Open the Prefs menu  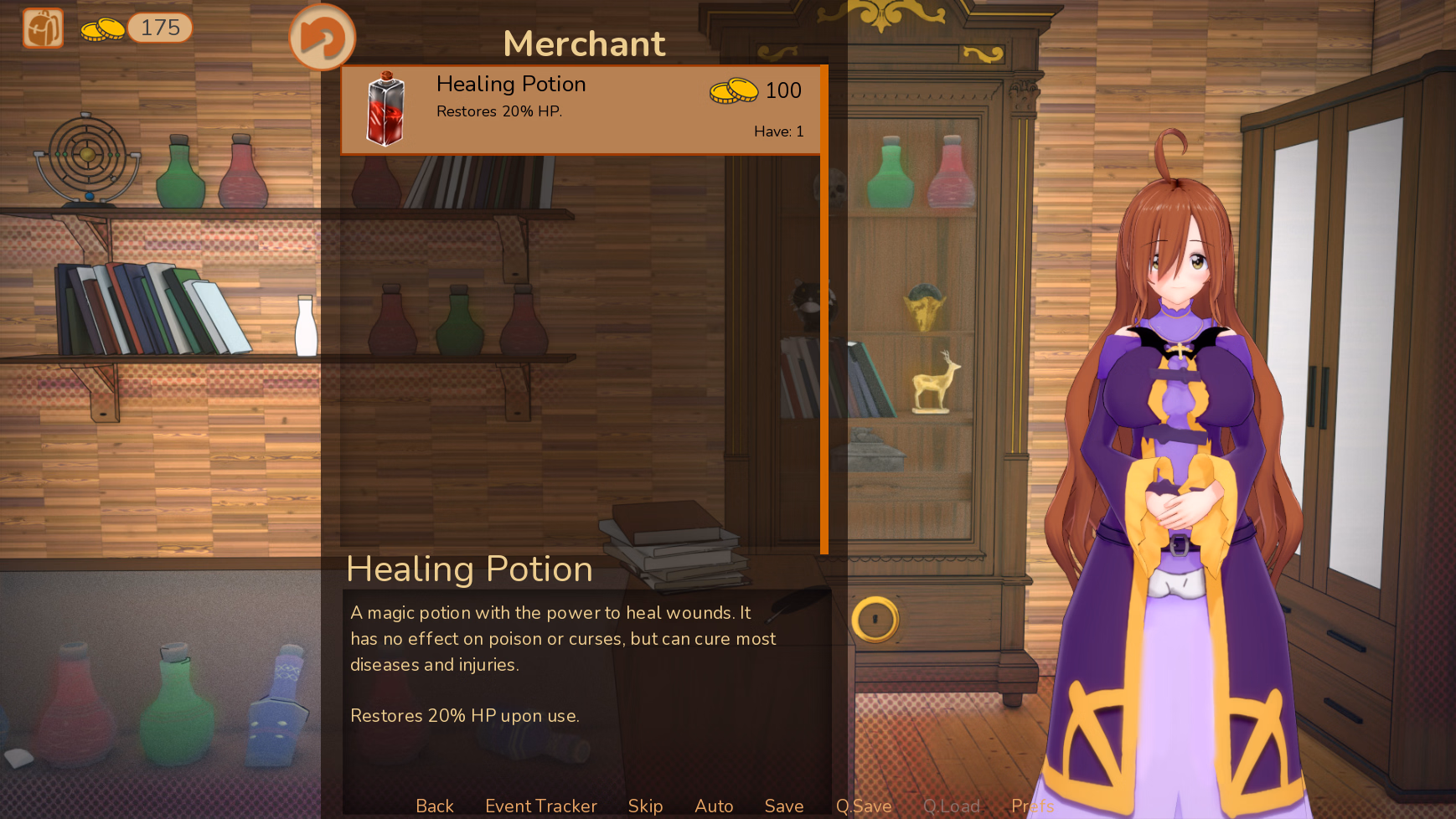[x=1032, y=806]
